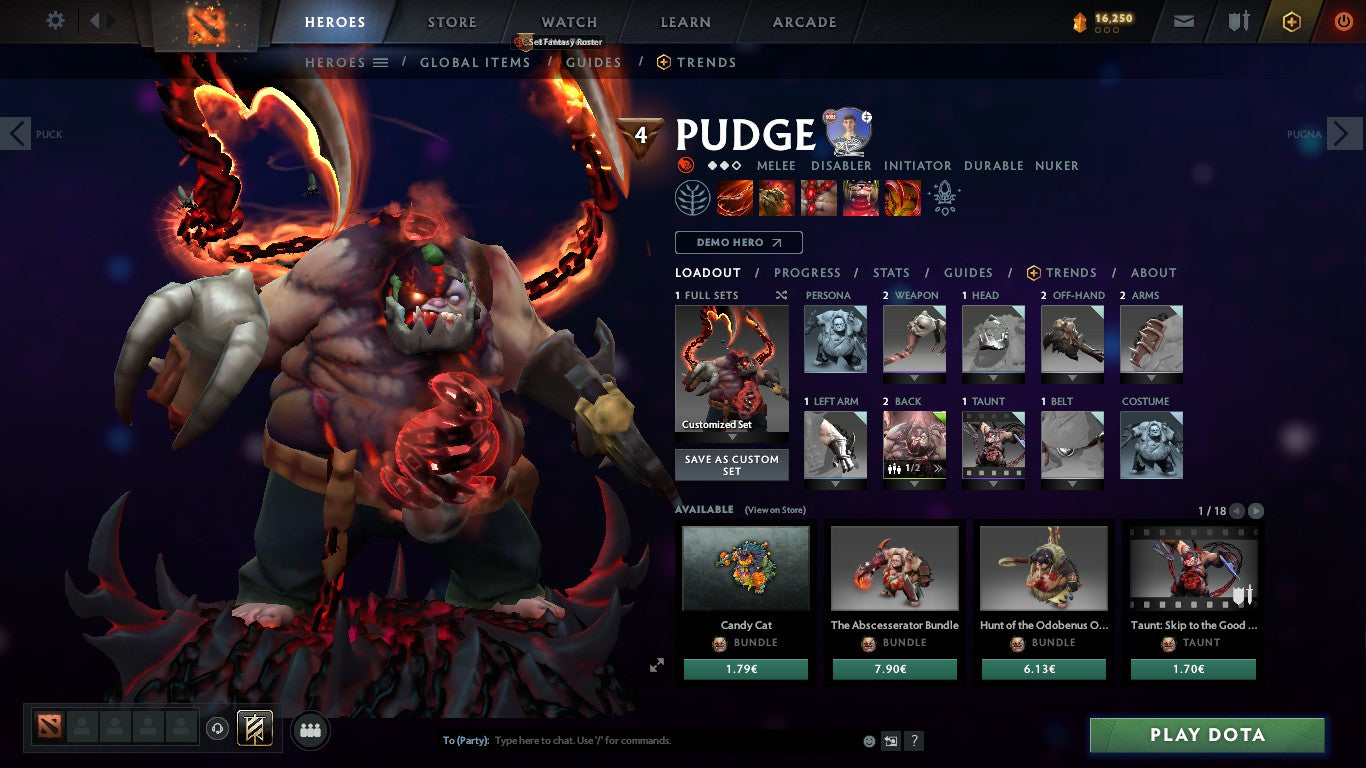1366x768 pixels.
Task: Open the armory shield and sword icon
Action: (1241, 21)
